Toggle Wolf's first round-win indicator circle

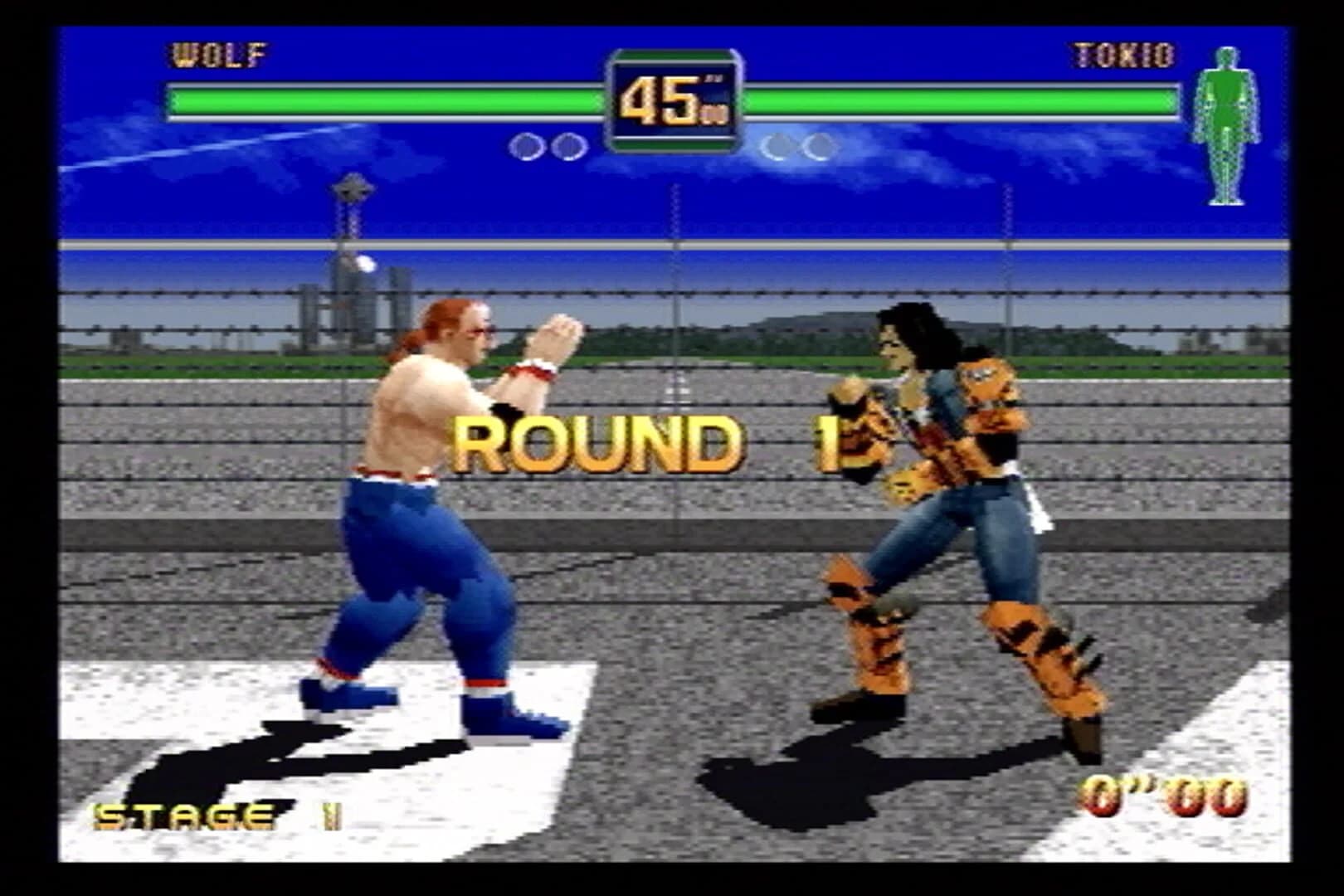(x=524, y=145)
